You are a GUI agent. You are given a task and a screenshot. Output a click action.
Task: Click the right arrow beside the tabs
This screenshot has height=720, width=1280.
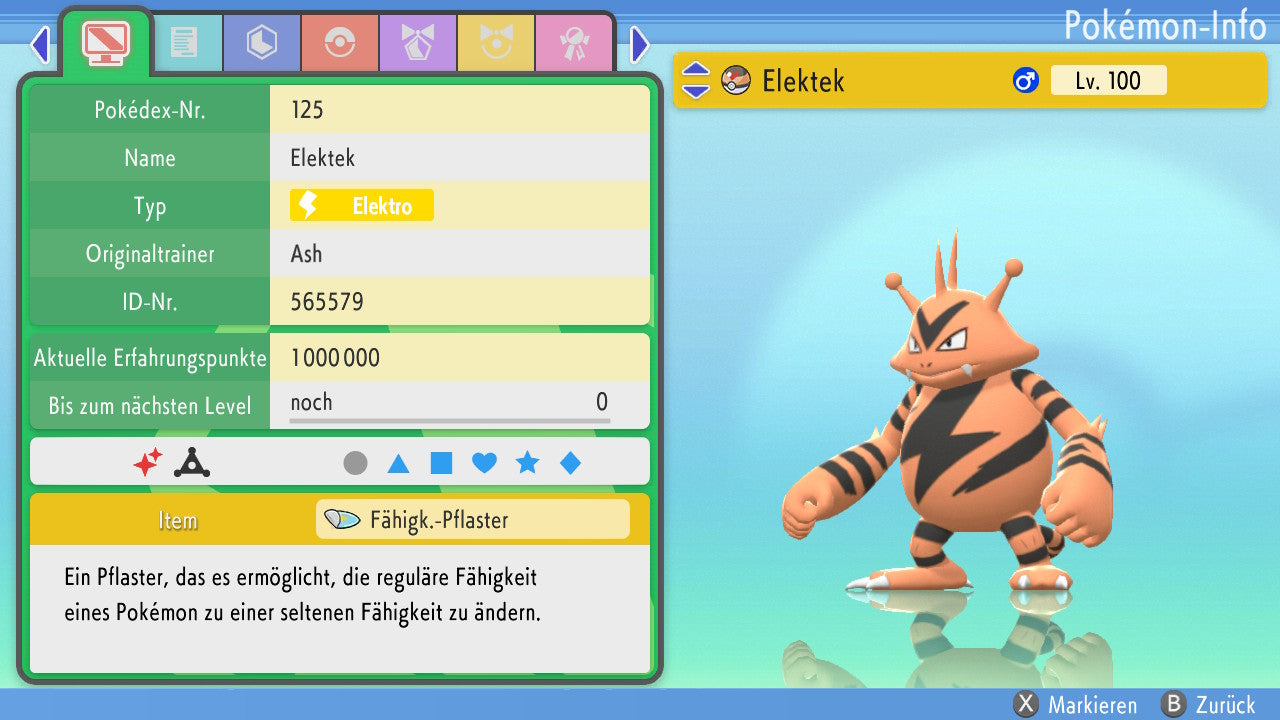(x=640, y=44)
